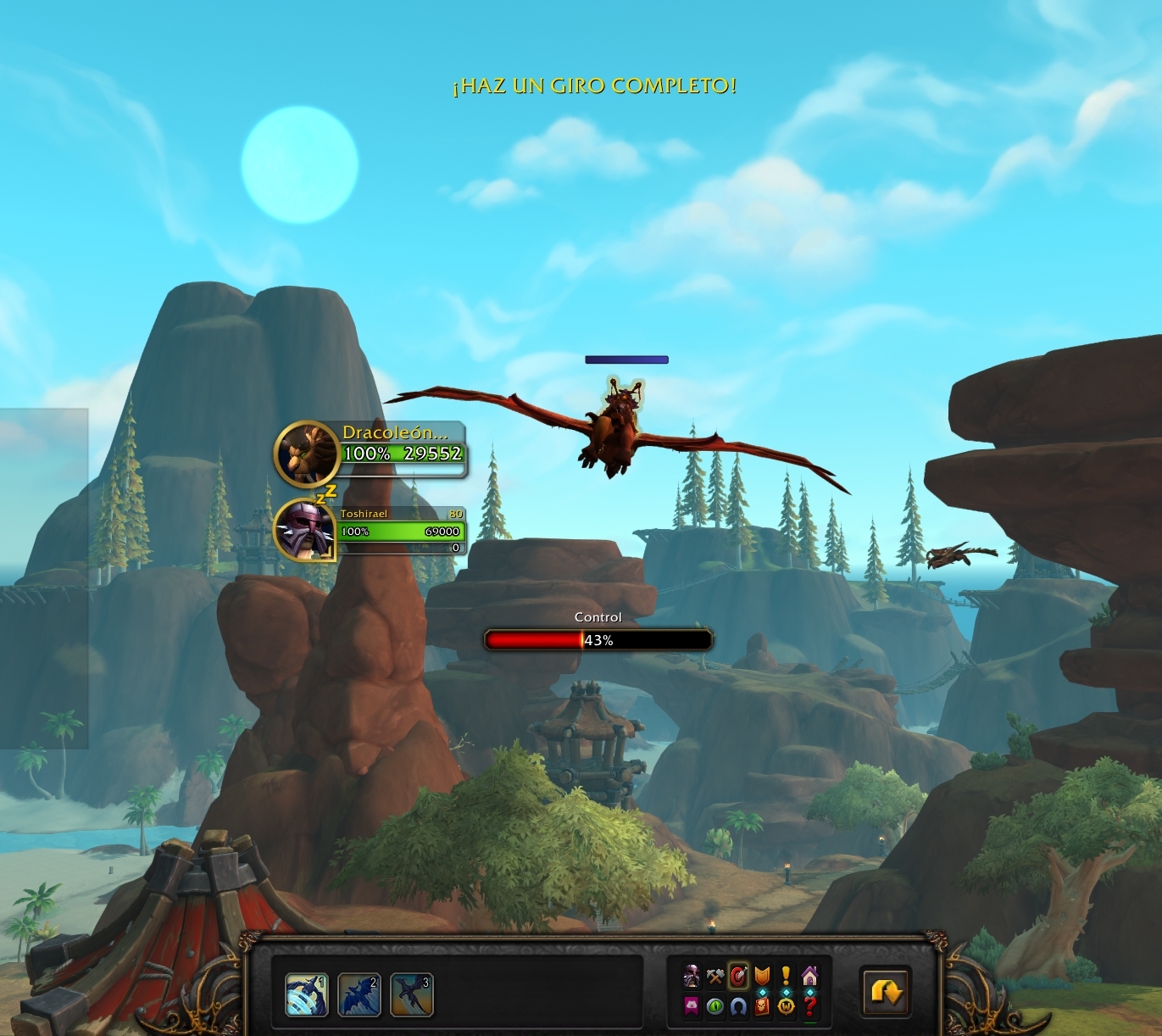1162x1036 pixels.
Task: Open talents via the red target icon
Action: click(738, 977)
